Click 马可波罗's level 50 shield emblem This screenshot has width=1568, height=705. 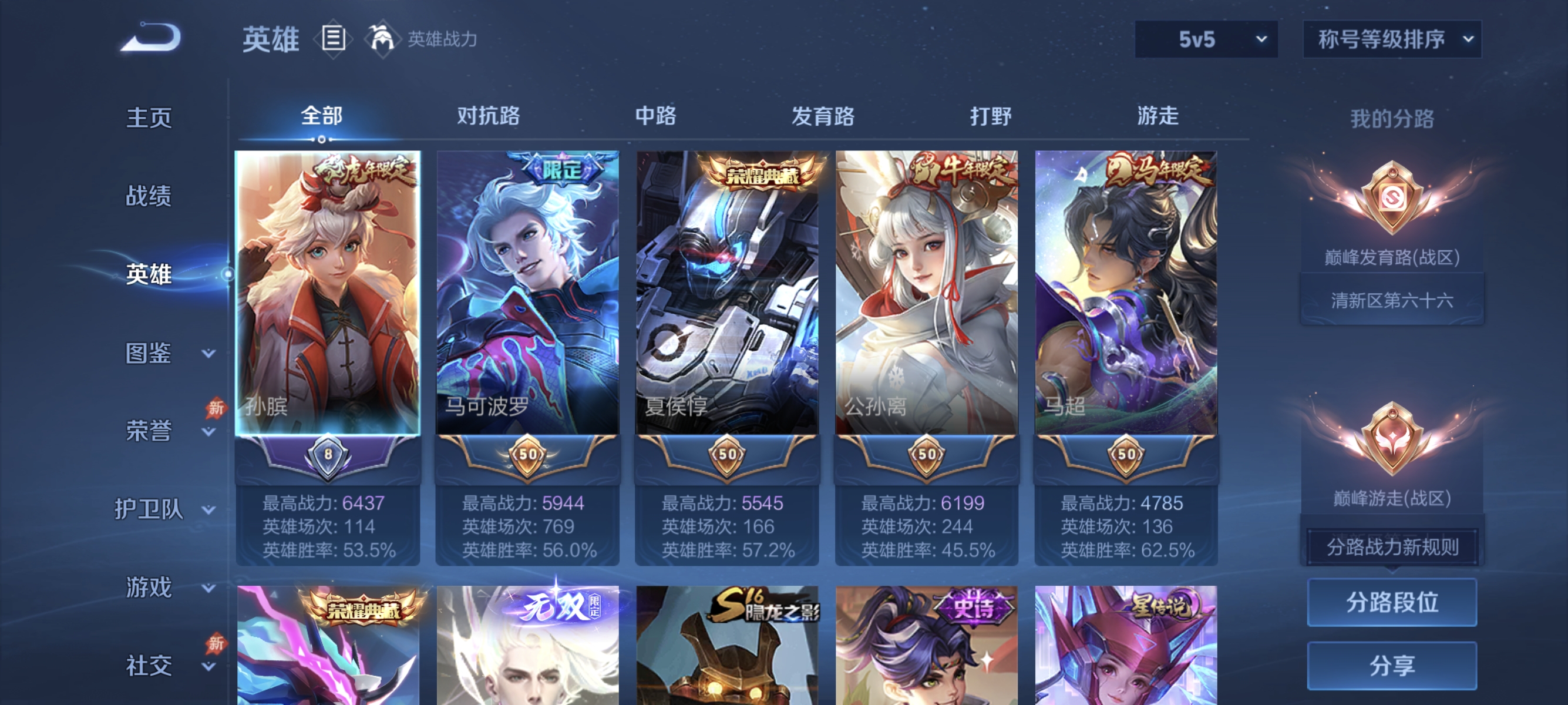[529, 456]
